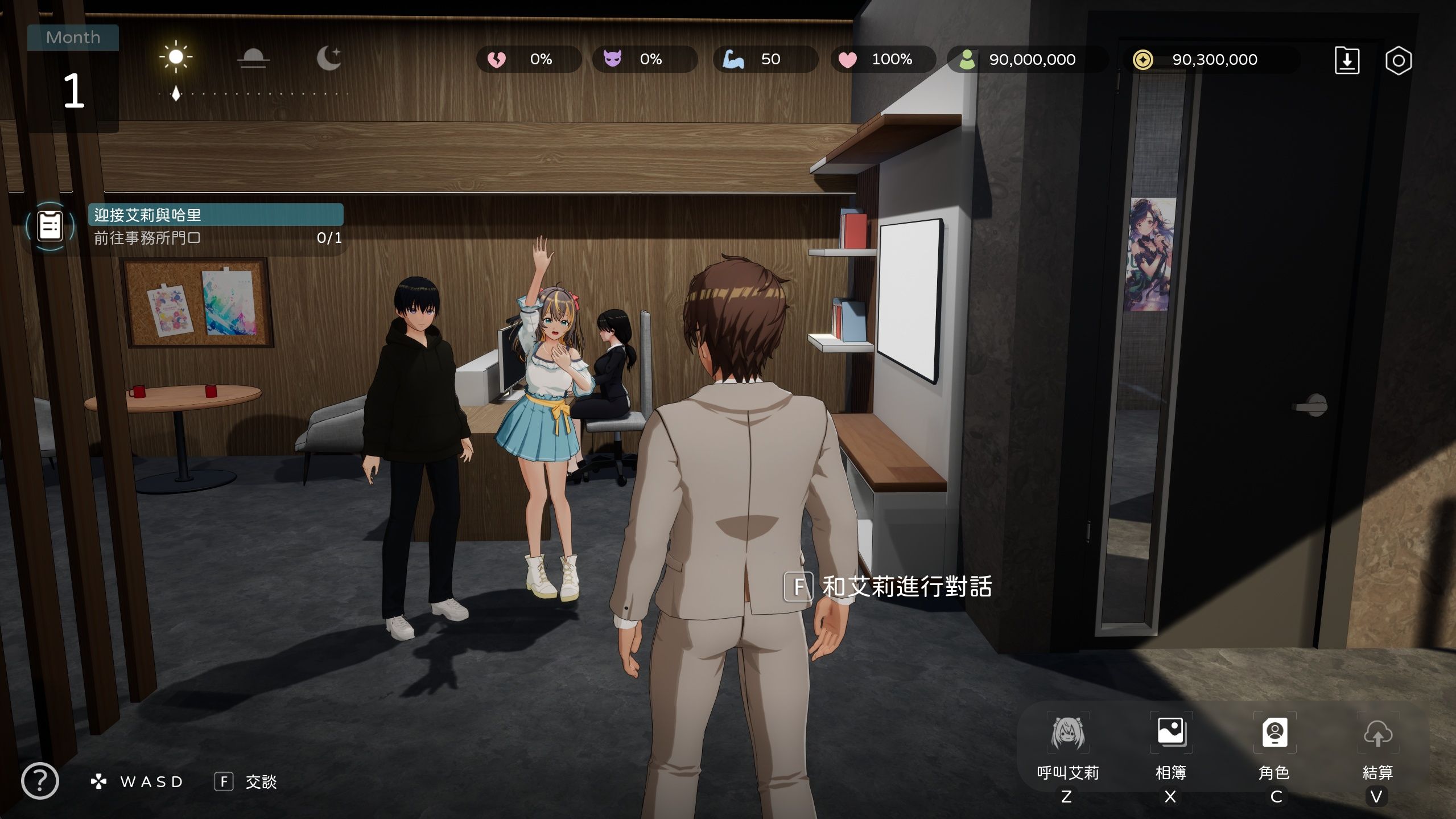Open the 相簿 photo album
1456x819 pixels.
click(1170, 733)
